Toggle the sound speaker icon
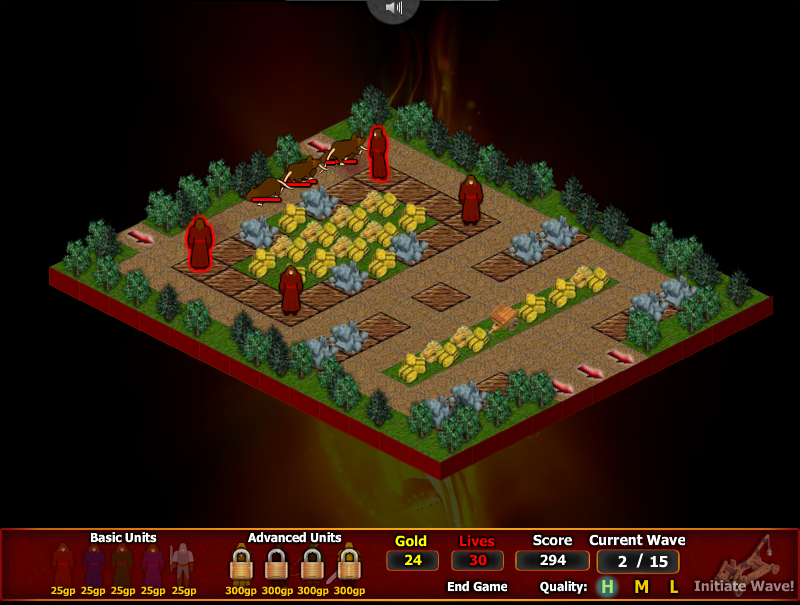The height and width of the screenshot is (605, 800). click(393, 9)
